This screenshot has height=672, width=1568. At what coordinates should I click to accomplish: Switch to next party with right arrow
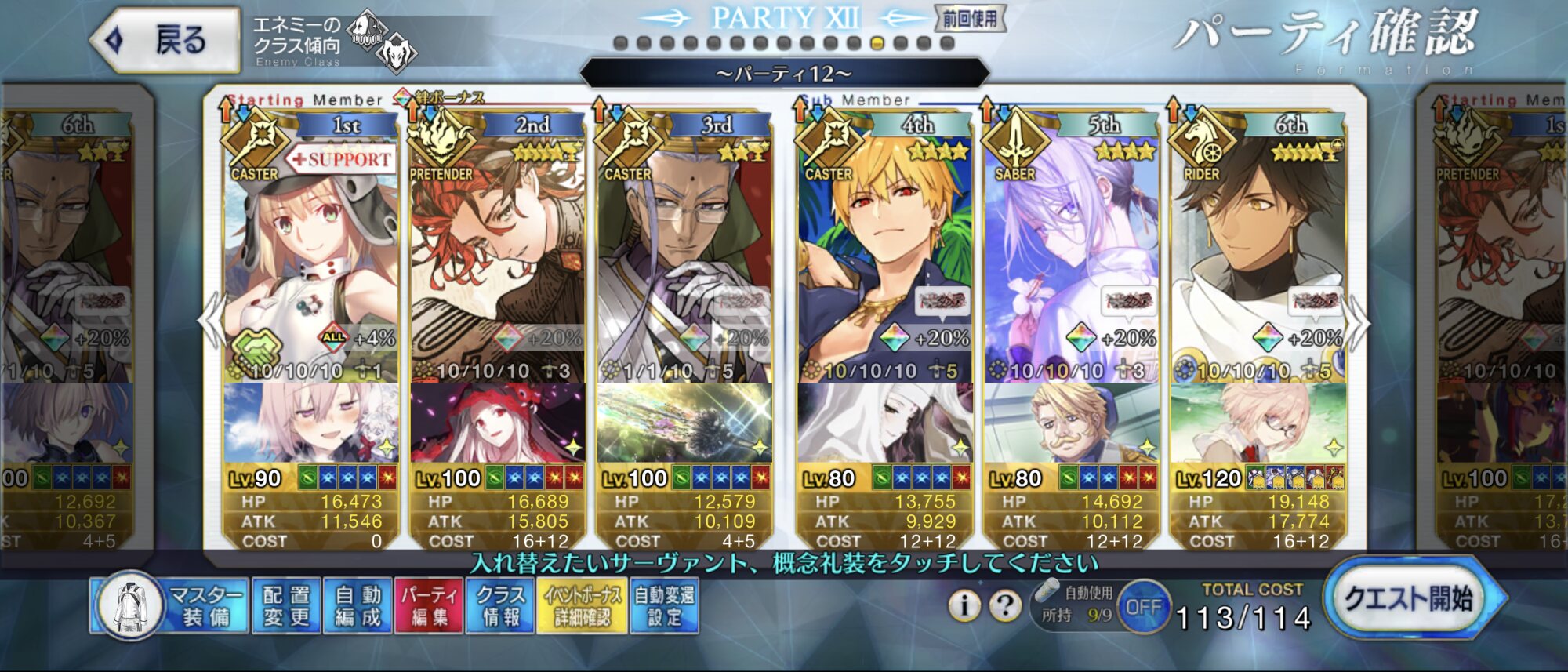coord(1356,322)
